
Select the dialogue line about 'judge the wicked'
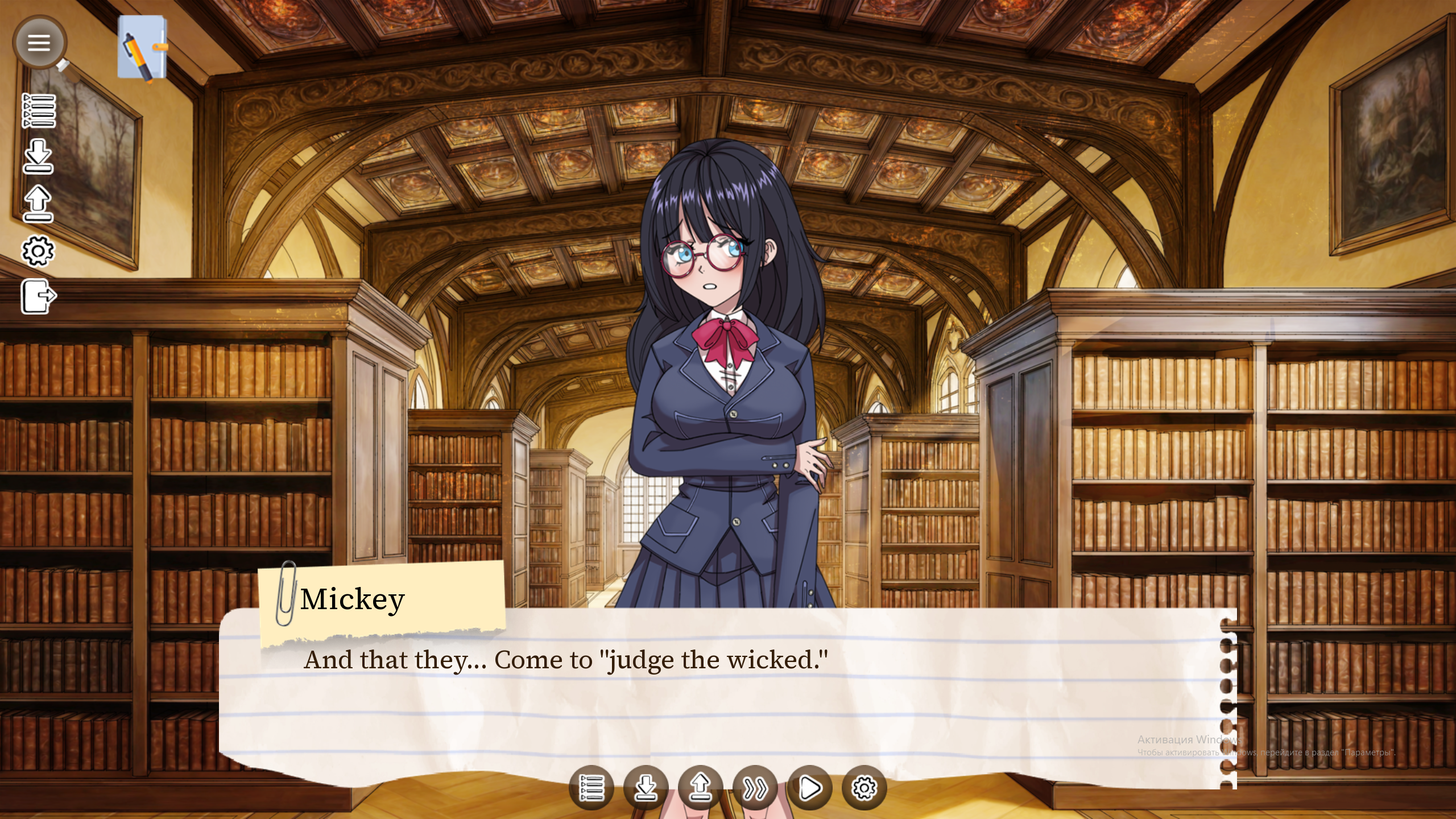coord(566,660)
